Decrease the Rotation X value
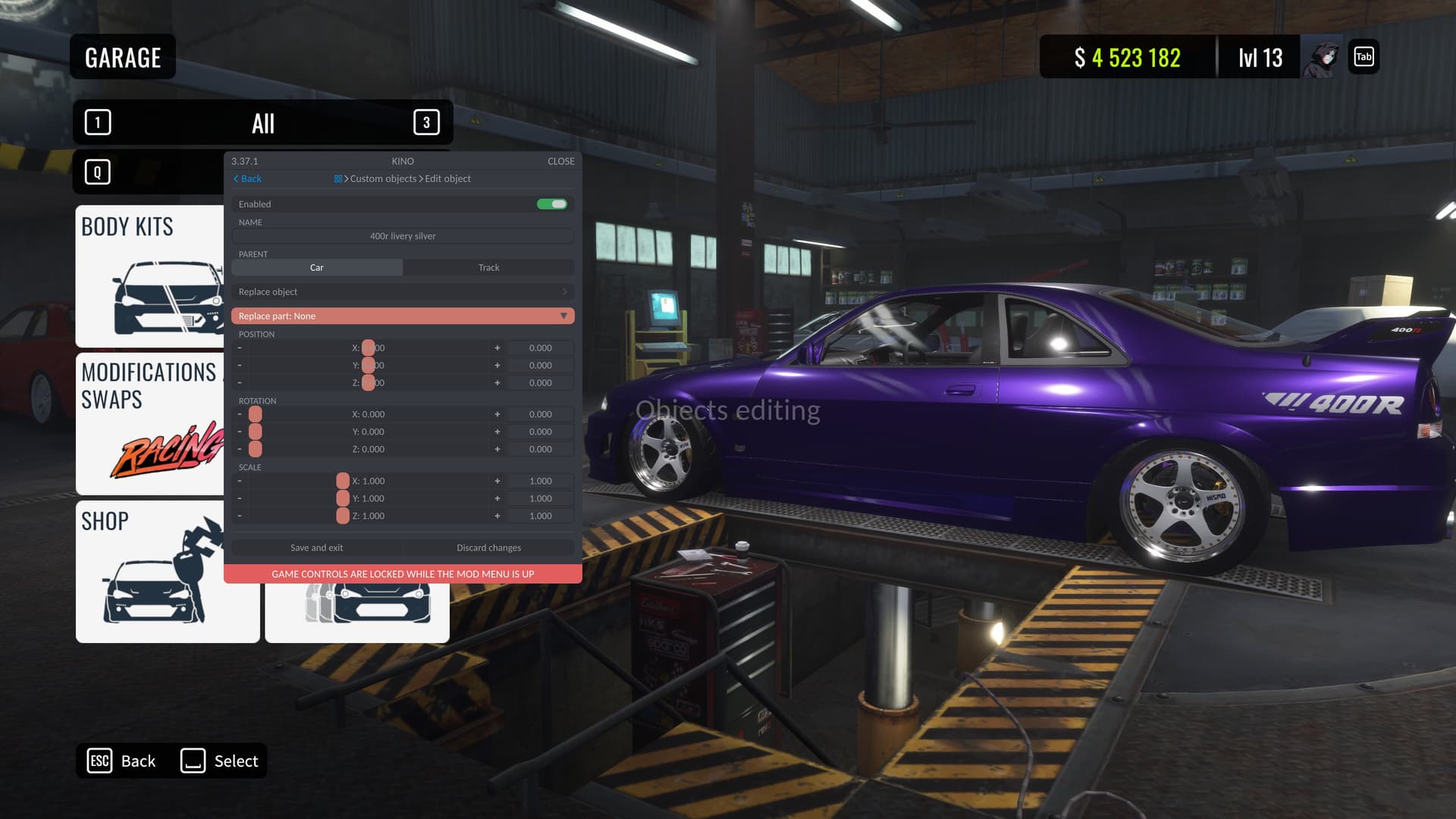The height and width of the screenshot is (819, 1456). point(240,415)
